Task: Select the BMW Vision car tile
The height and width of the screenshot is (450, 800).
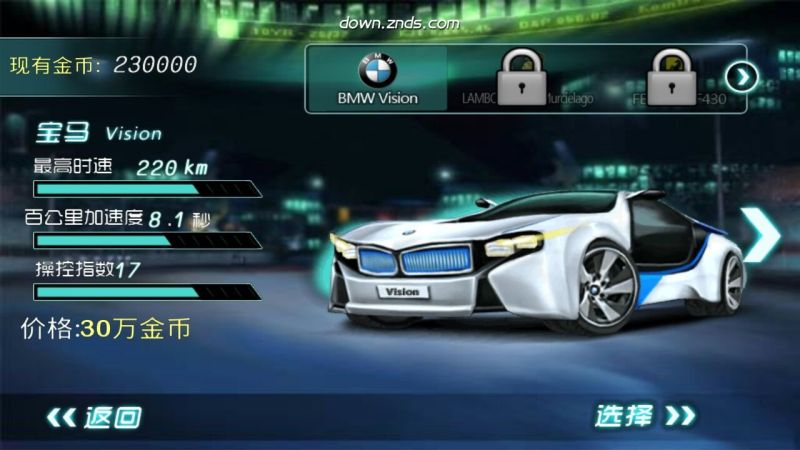Action: 376,78
